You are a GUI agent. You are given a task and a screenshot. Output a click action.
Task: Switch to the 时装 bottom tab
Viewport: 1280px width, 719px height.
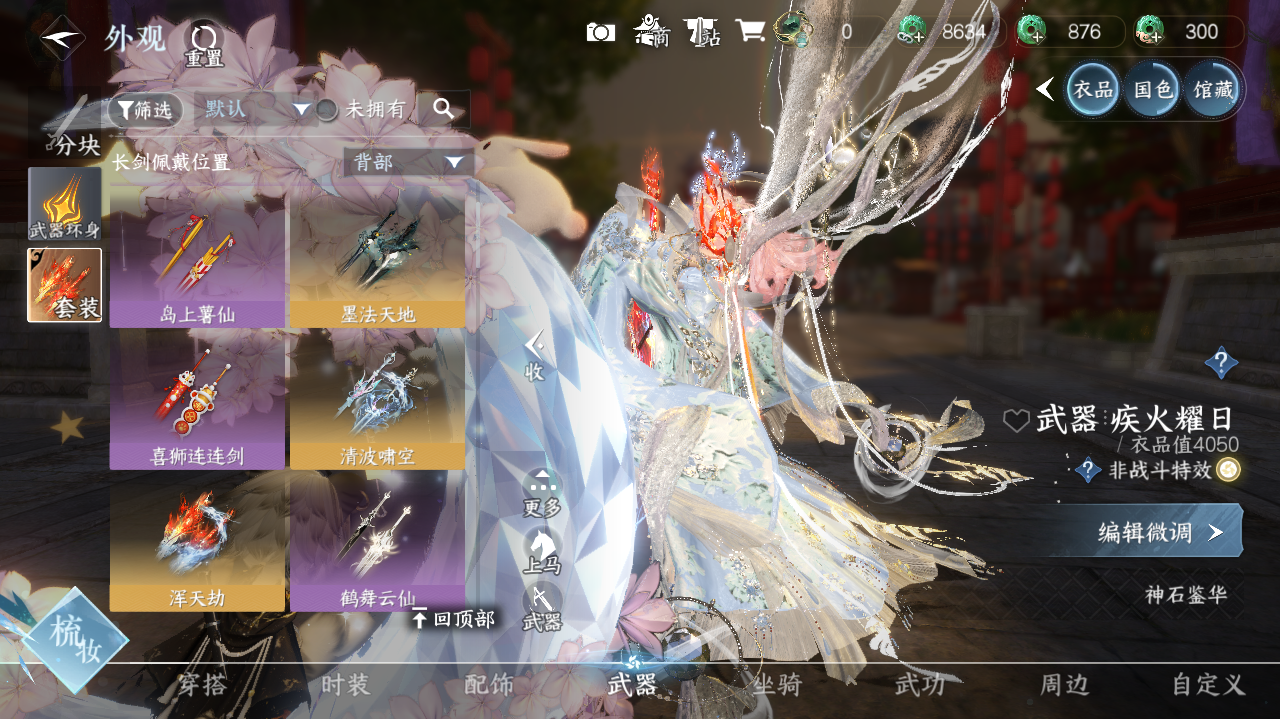[x=345, y=685]
